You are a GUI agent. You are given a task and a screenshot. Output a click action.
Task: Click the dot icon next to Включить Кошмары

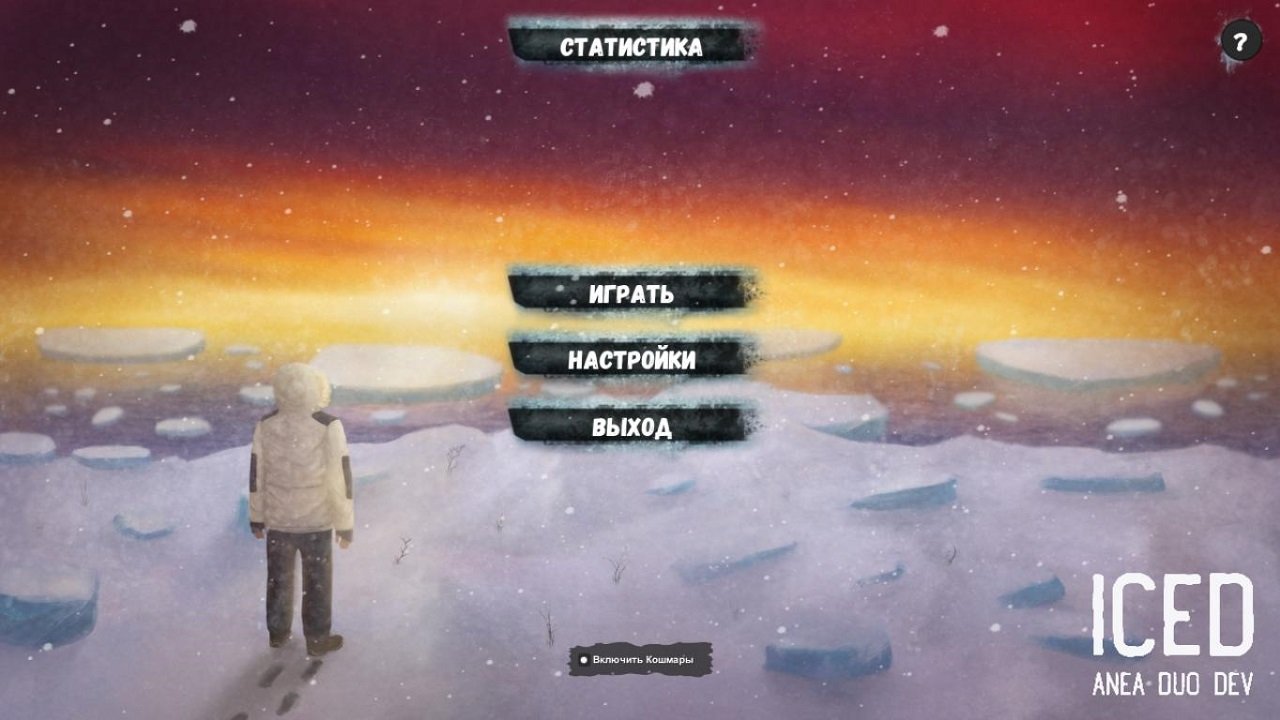[583, 660]
